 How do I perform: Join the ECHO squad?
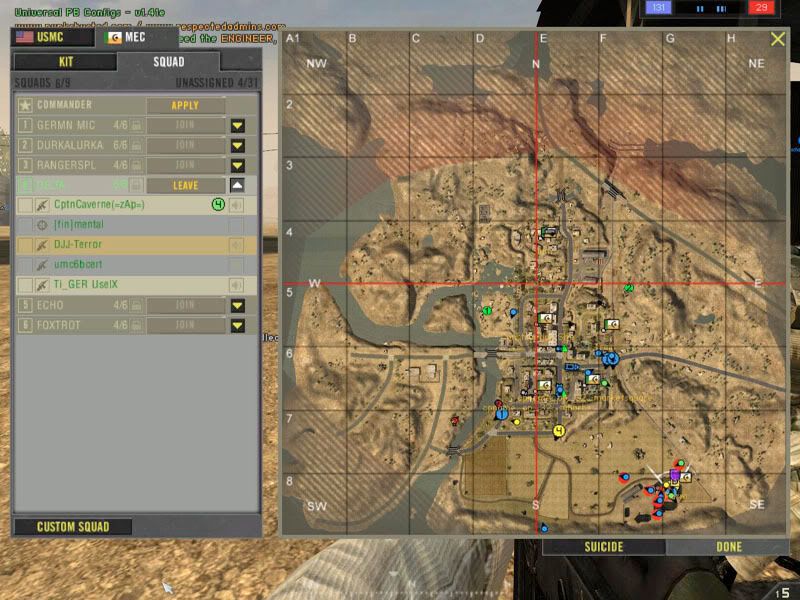tap(185, 305)
